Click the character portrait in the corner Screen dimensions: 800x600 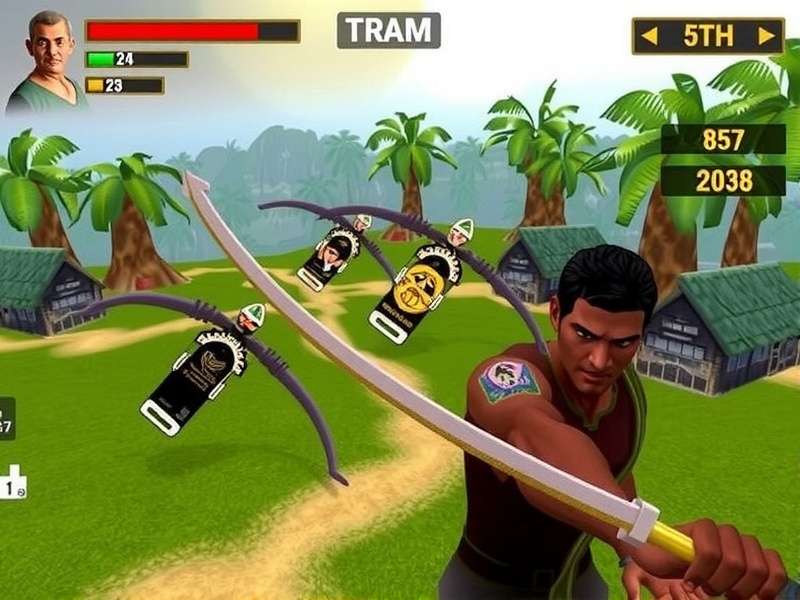(45, 62)
